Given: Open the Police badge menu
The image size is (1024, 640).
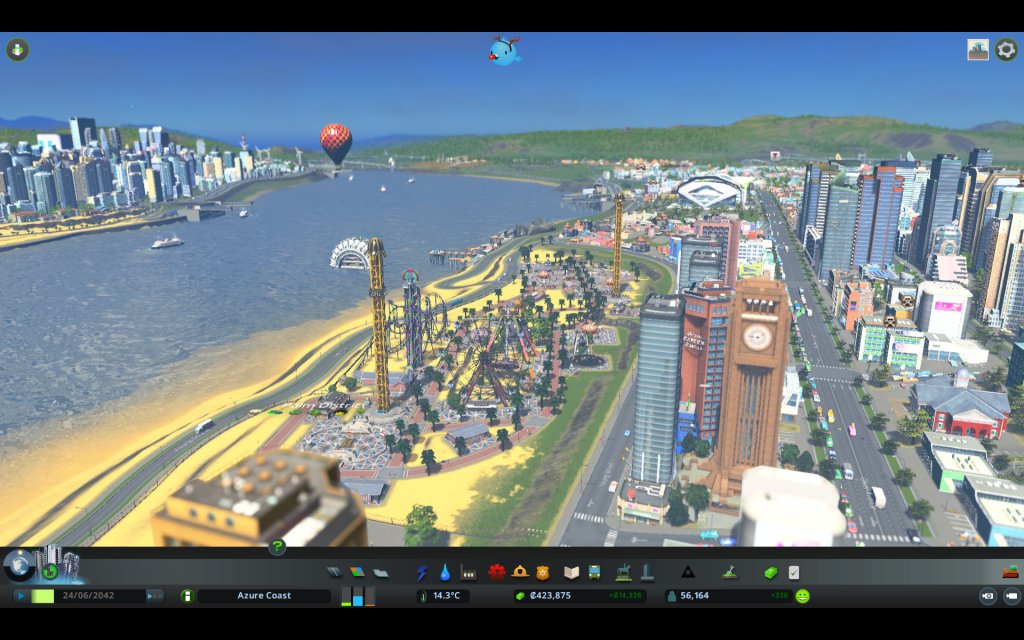Looking at the screenshot, I should [543, 573].
